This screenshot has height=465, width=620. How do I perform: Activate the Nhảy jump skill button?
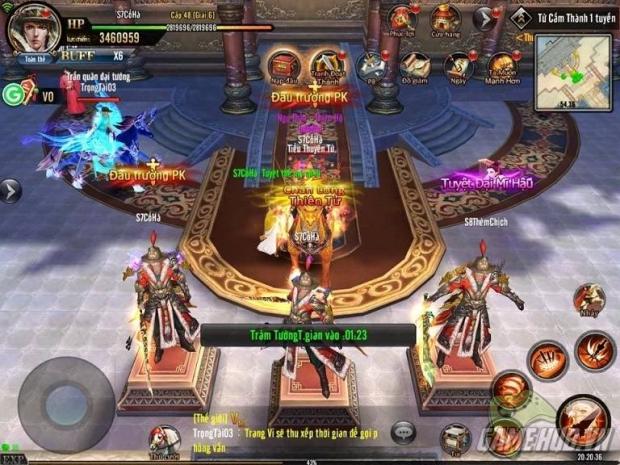tap(589, 298)
